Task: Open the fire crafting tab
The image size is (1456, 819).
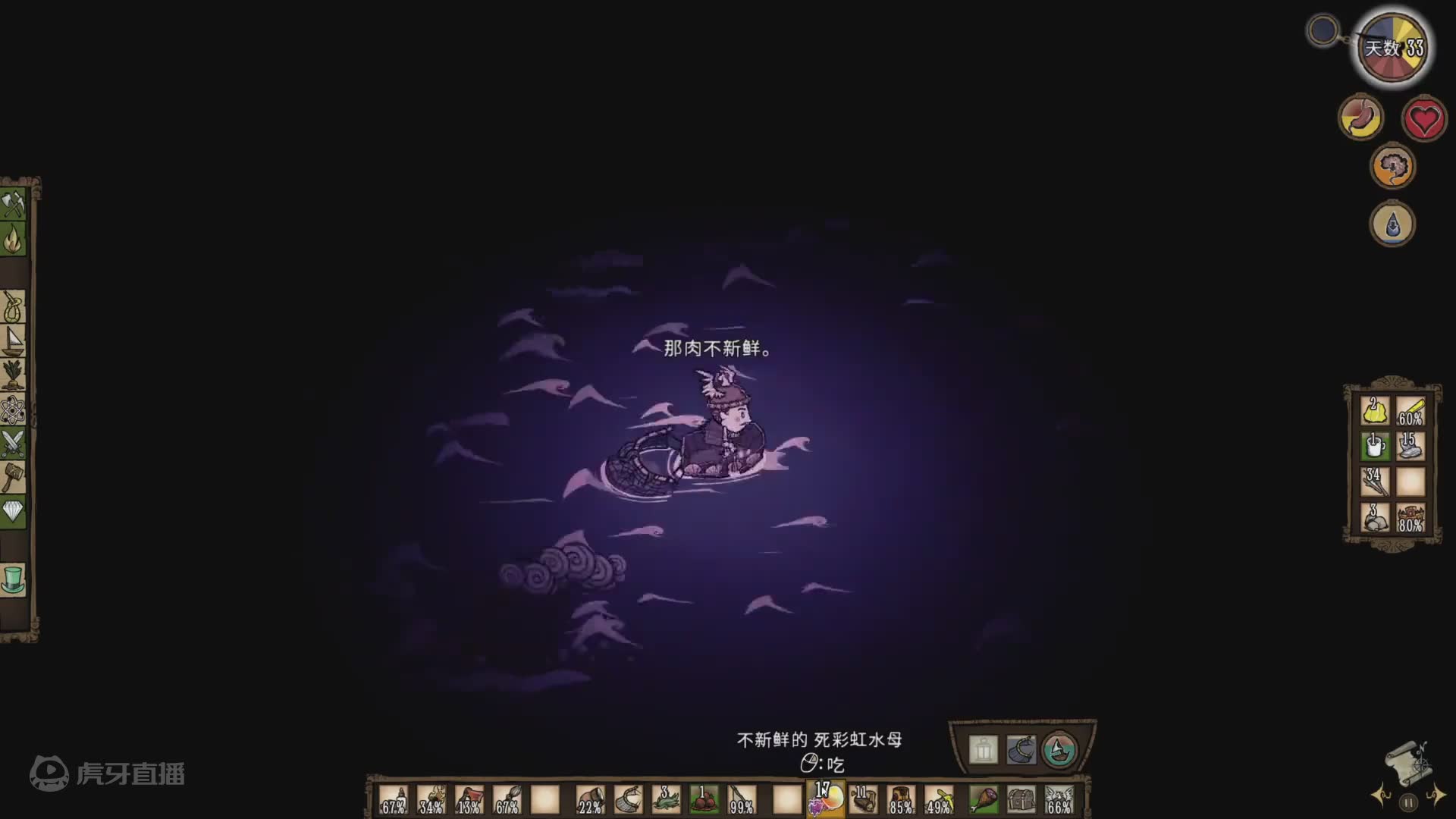Action: [x=14, y=240]
